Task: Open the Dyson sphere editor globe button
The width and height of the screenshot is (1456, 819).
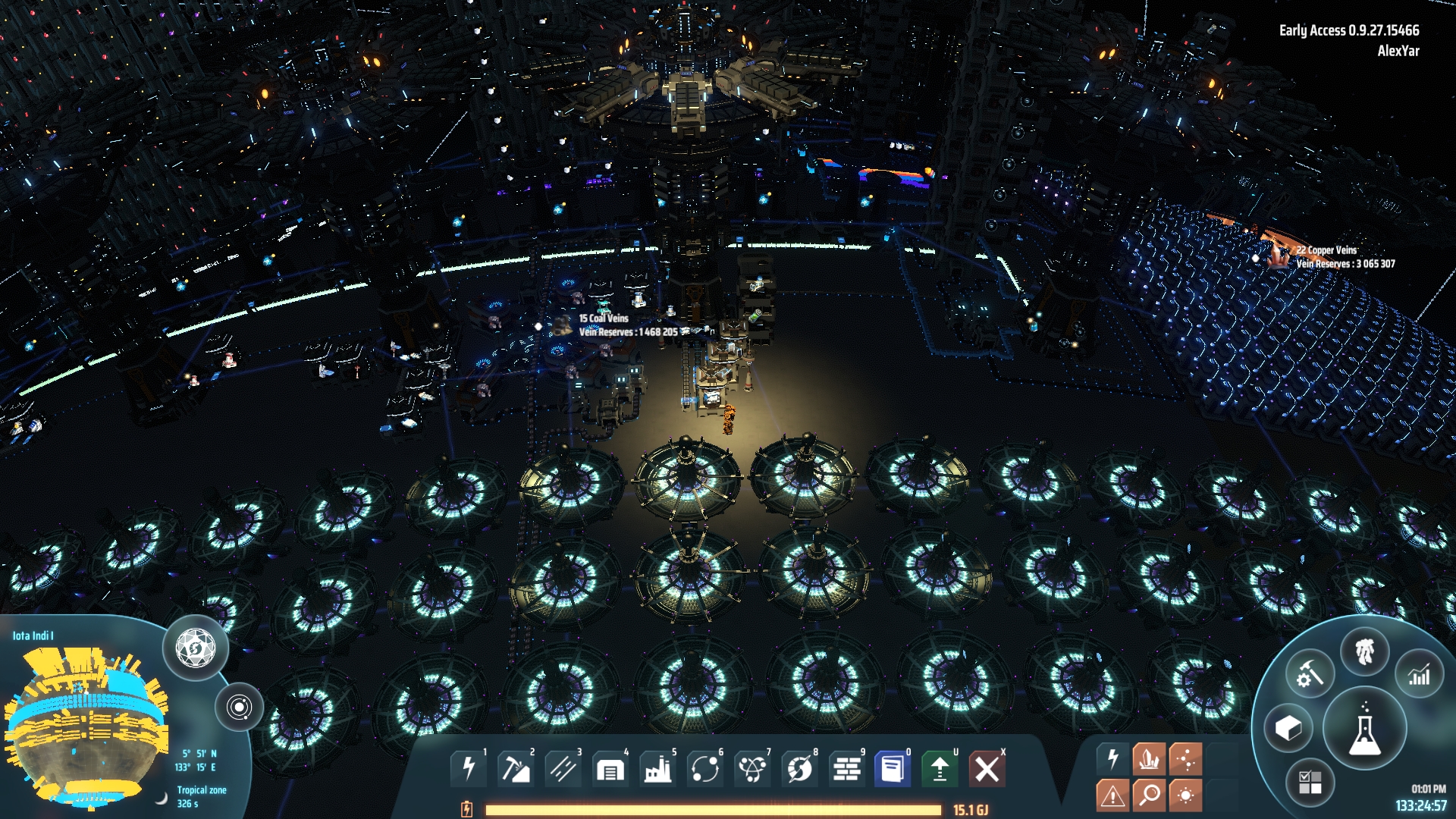Action: click(196, 648)
